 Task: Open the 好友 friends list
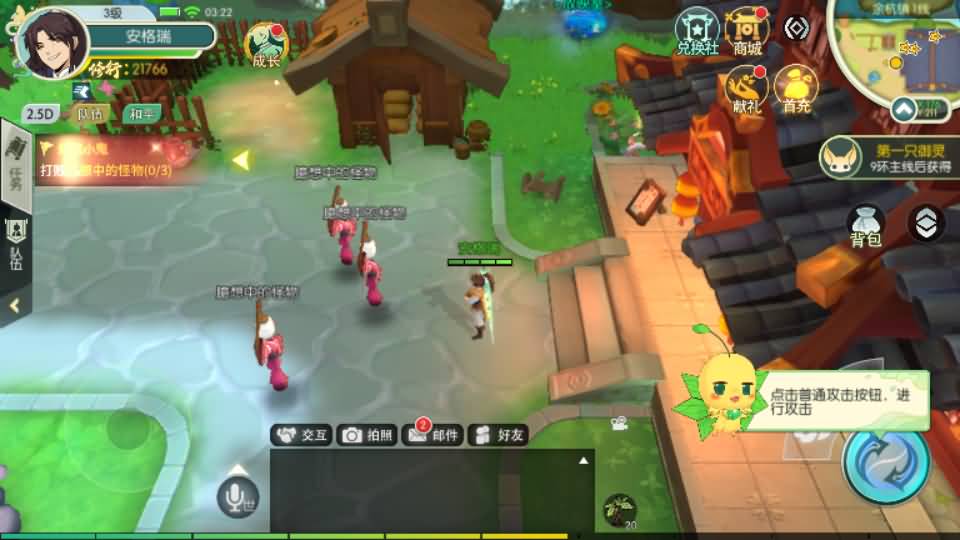coord(498,435)
